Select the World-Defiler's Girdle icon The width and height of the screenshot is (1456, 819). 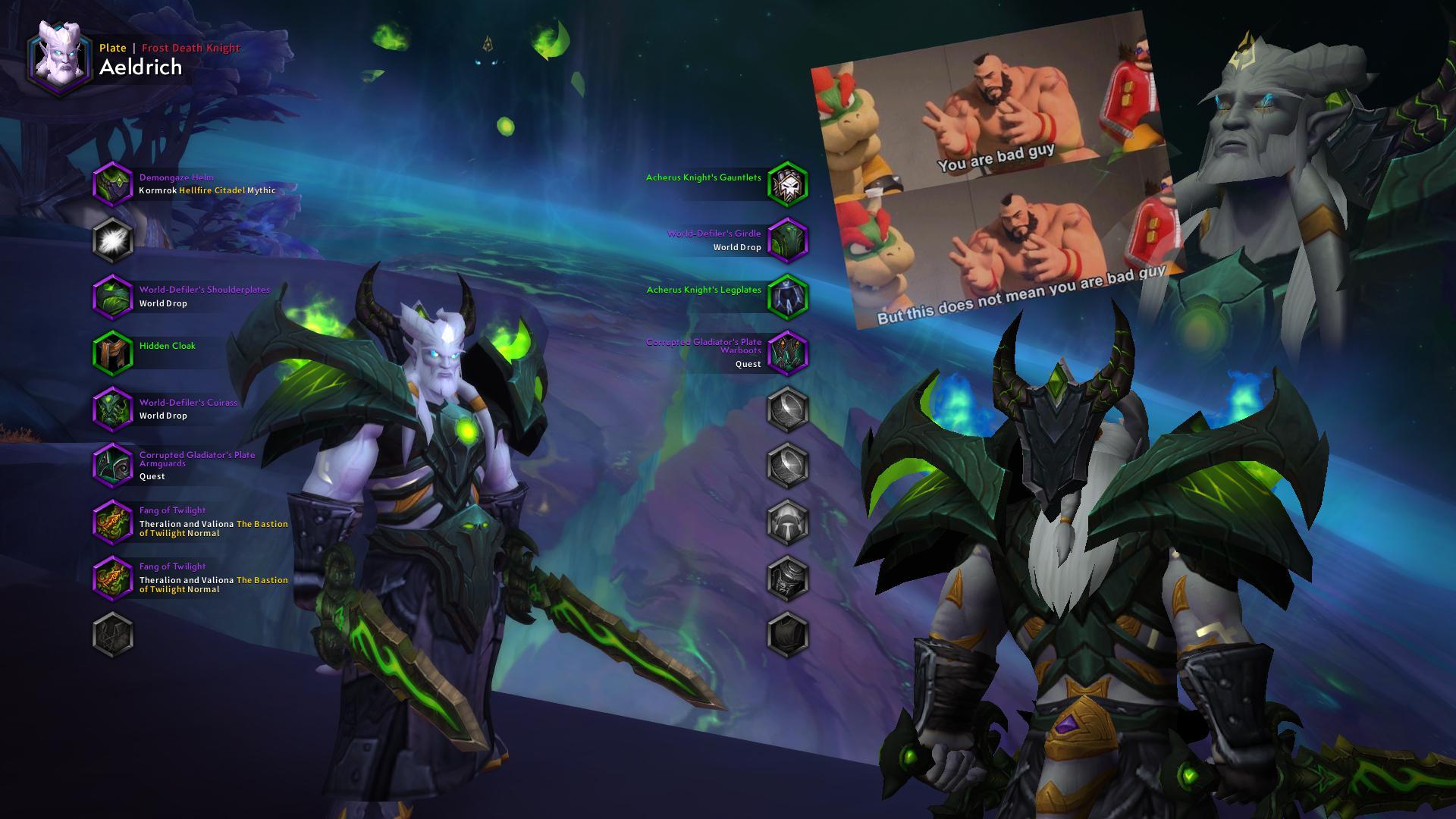click(787, 237)
